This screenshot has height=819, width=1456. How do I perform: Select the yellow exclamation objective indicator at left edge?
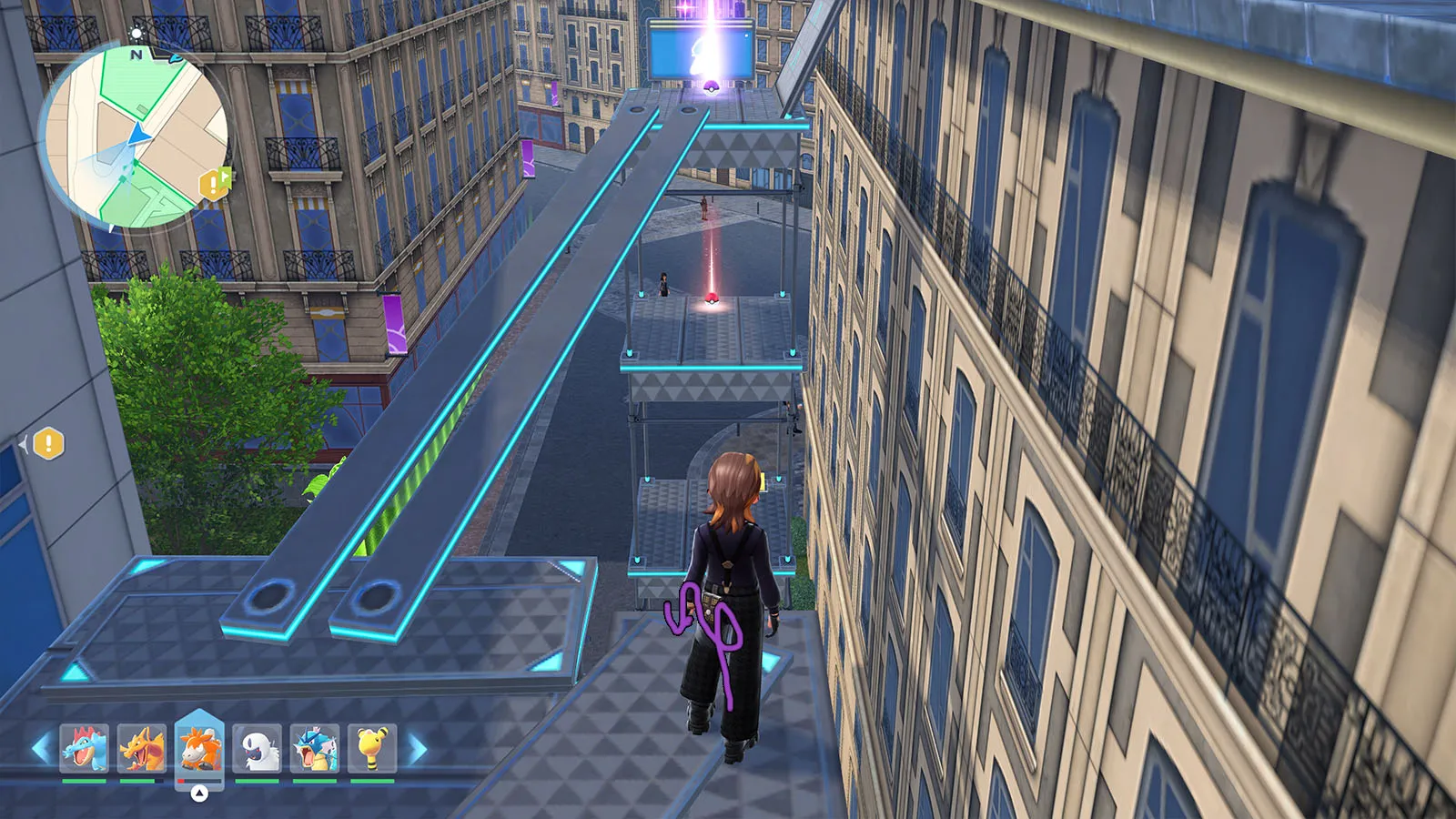(48, 444)
